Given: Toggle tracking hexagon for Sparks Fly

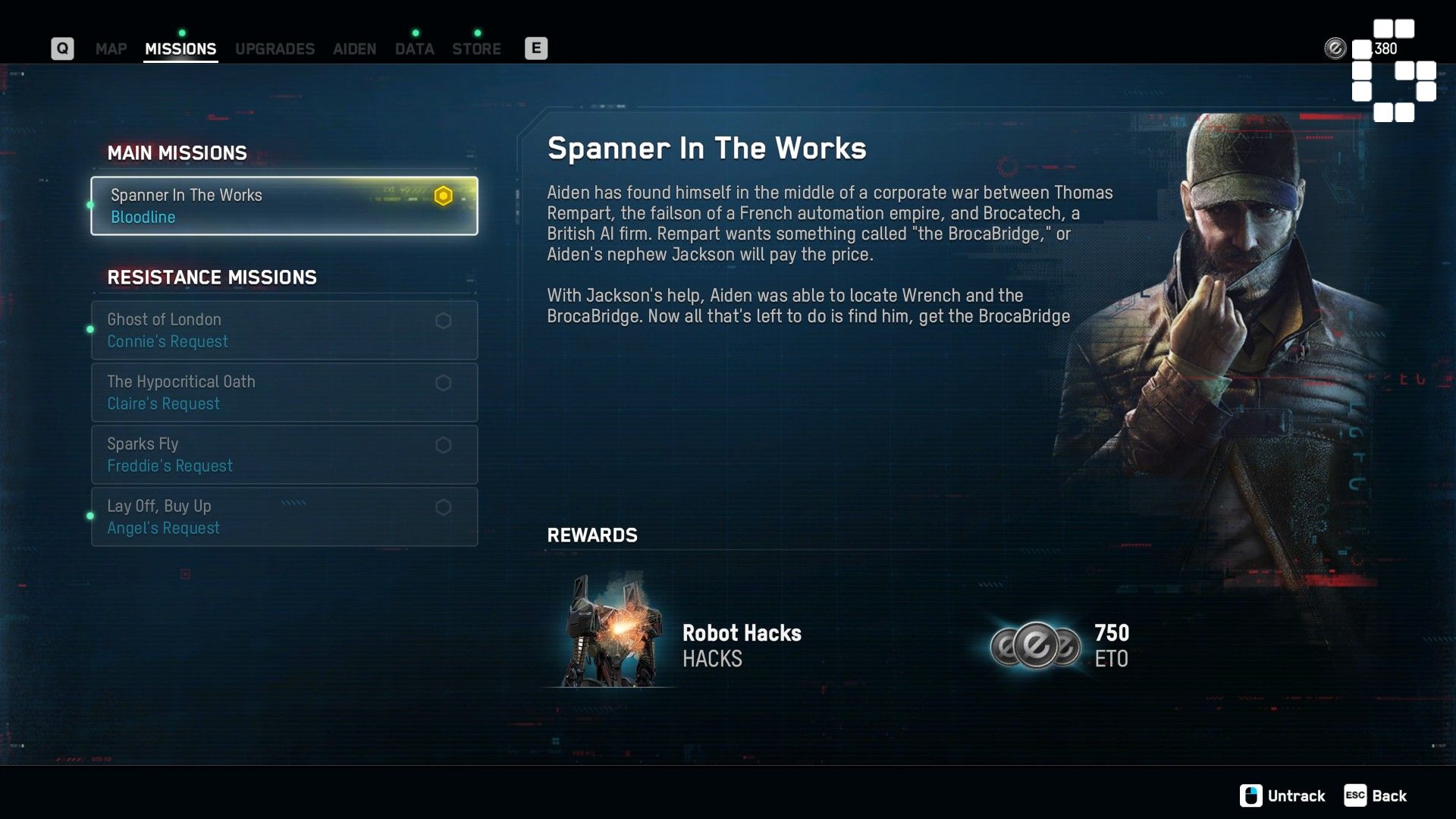Looking at the screenshot, I should pyautogui.click(x=444, y=445).
